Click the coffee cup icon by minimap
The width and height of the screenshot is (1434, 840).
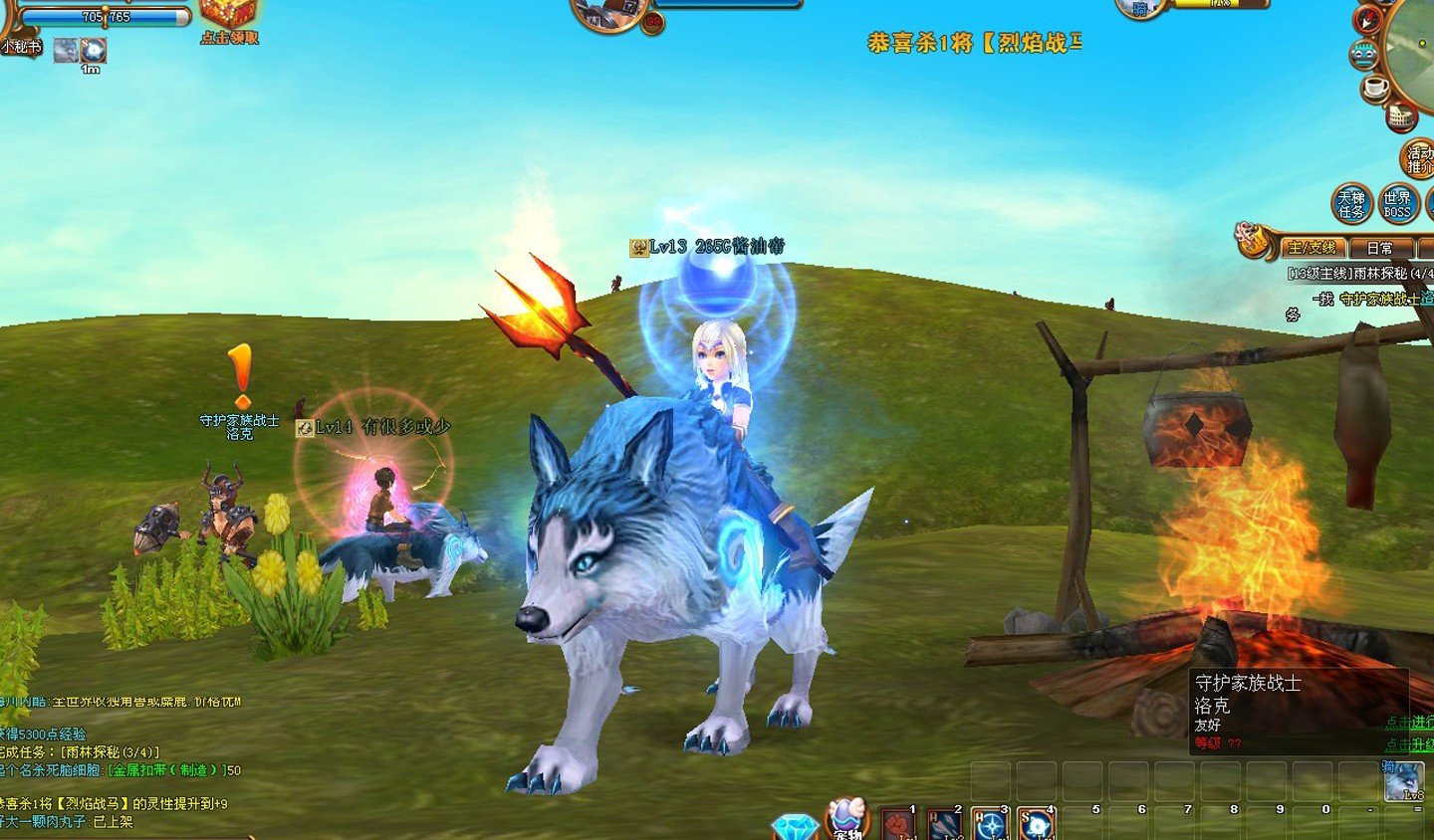point(1376,88)
